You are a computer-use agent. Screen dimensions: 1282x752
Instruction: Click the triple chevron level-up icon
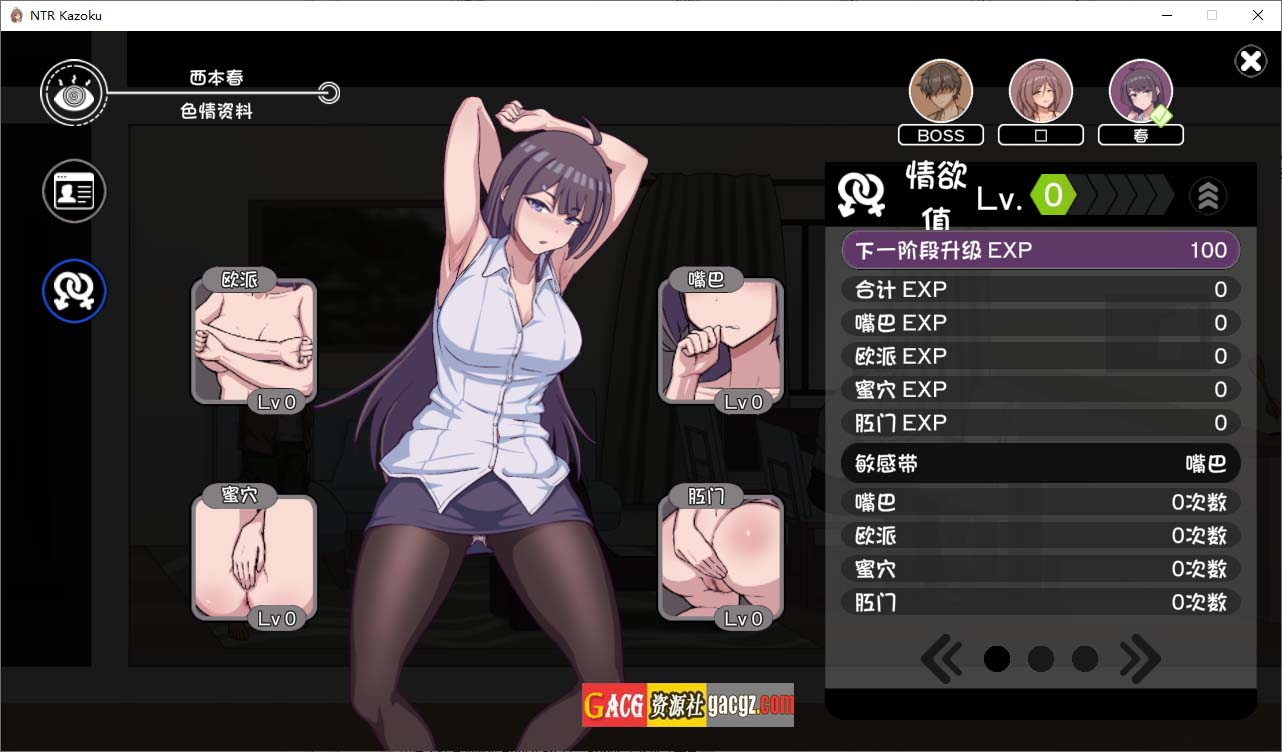click(1208, 196)
